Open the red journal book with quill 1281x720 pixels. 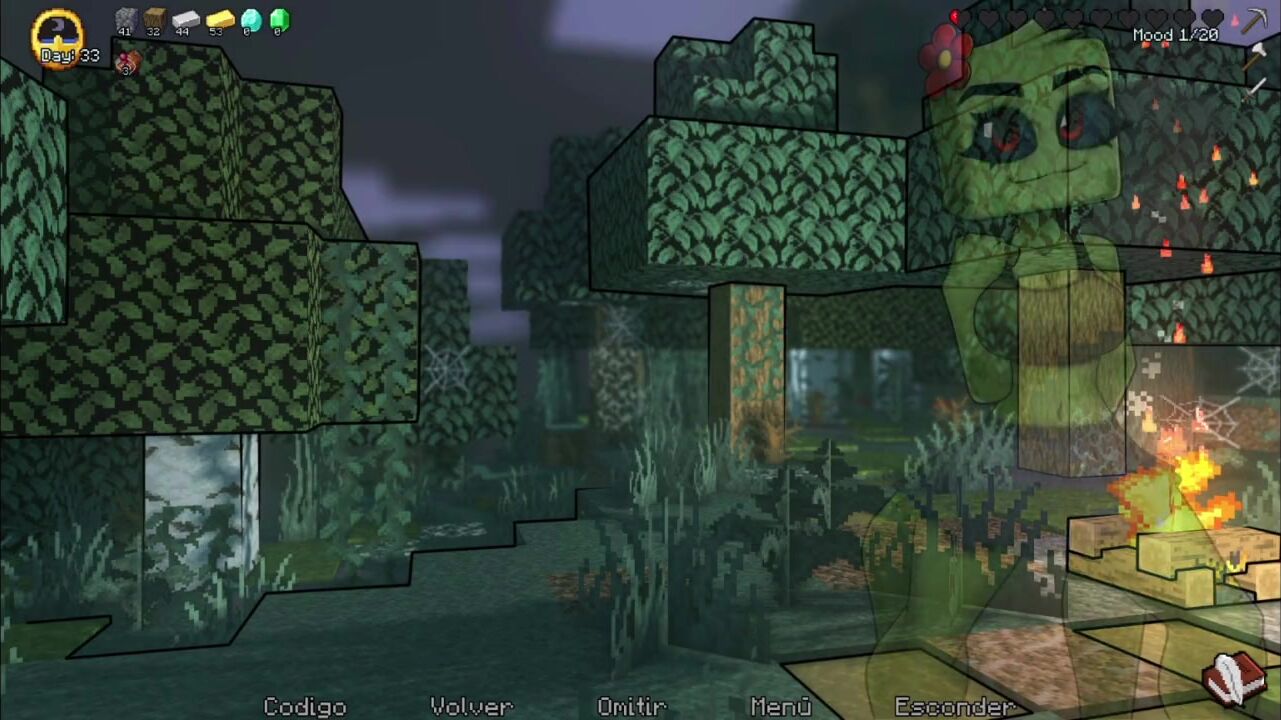1235,677
